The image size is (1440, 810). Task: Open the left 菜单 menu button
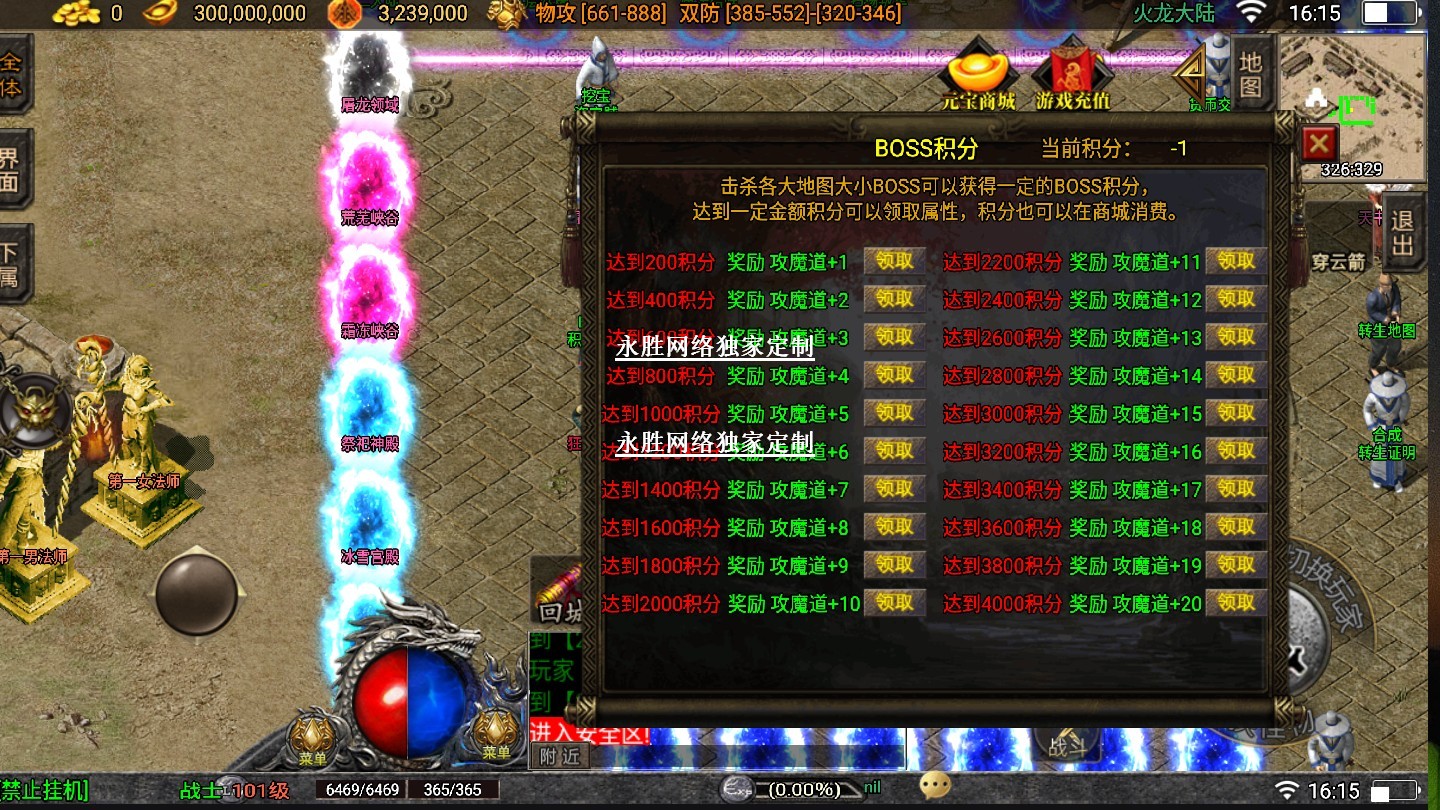(312, 738)
